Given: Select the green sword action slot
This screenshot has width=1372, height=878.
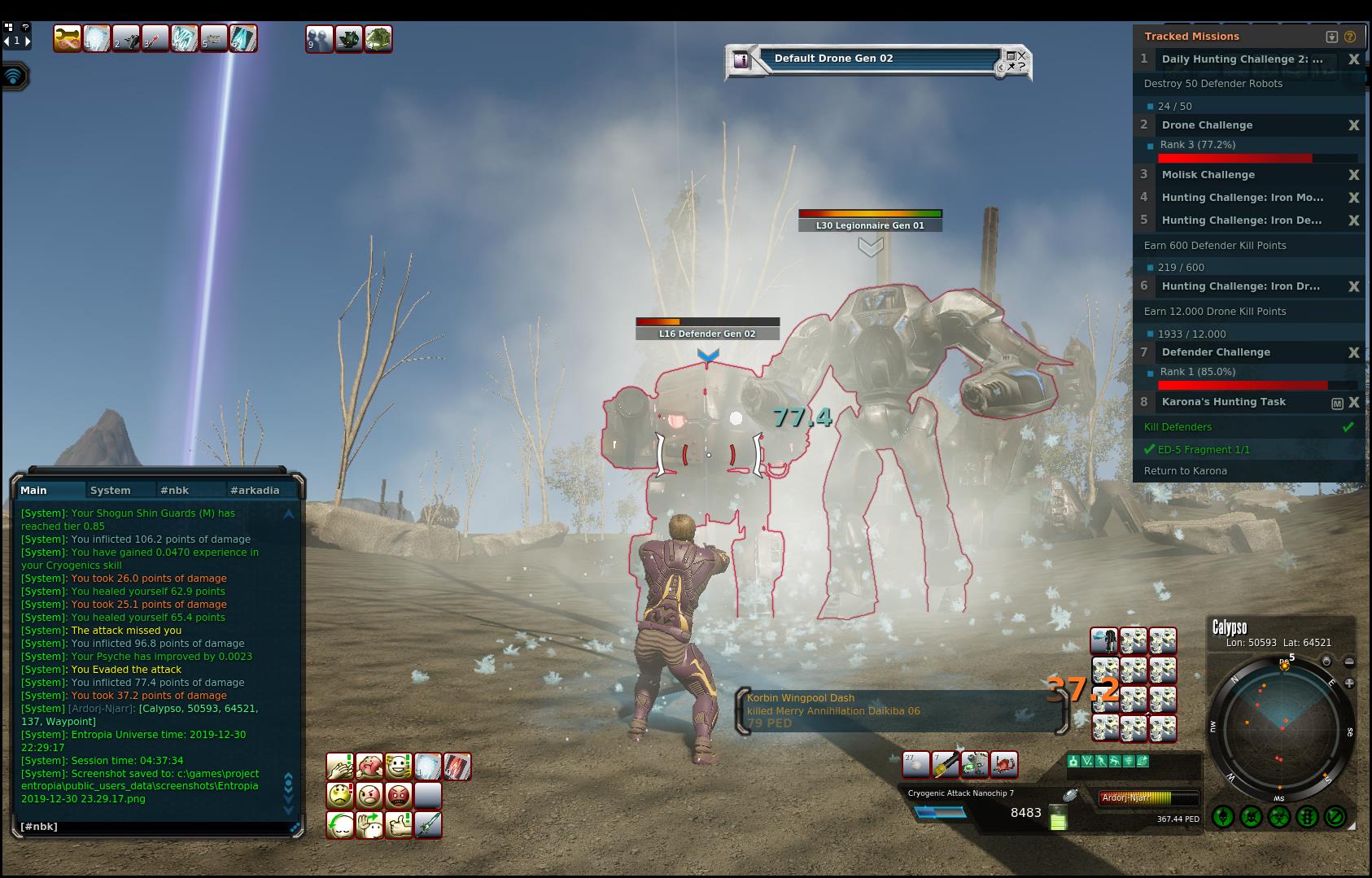Looking at the screenshot, I should (x=428, y=824).
